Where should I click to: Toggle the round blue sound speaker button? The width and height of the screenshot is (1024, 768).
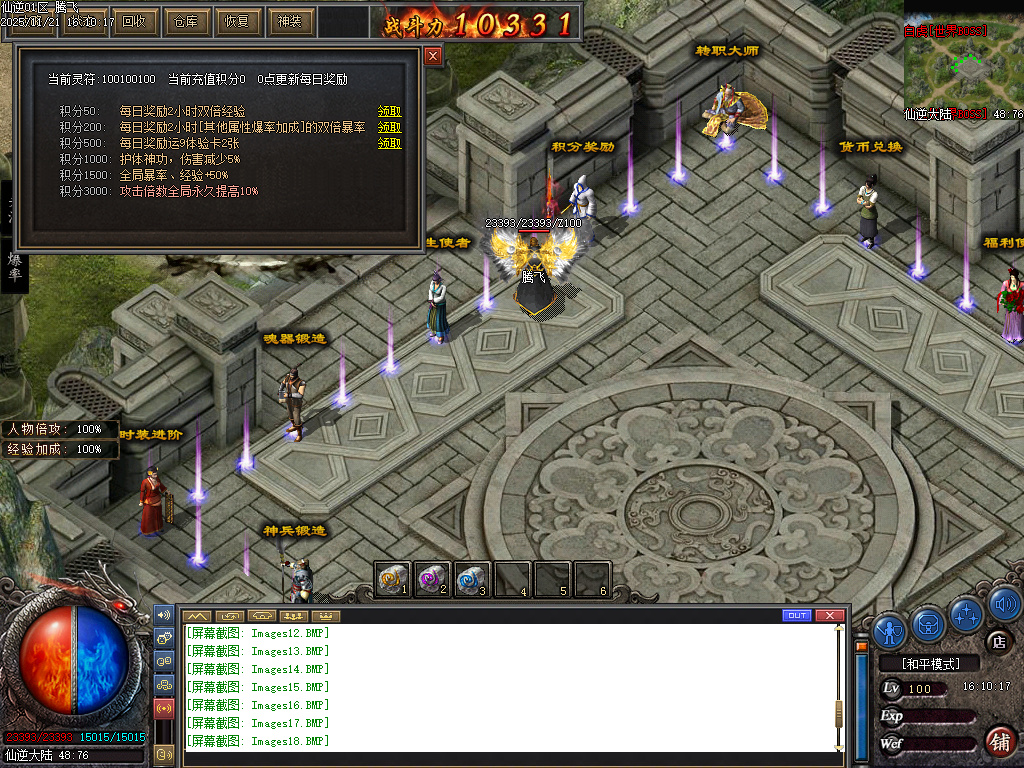(x=1004, y=604)
